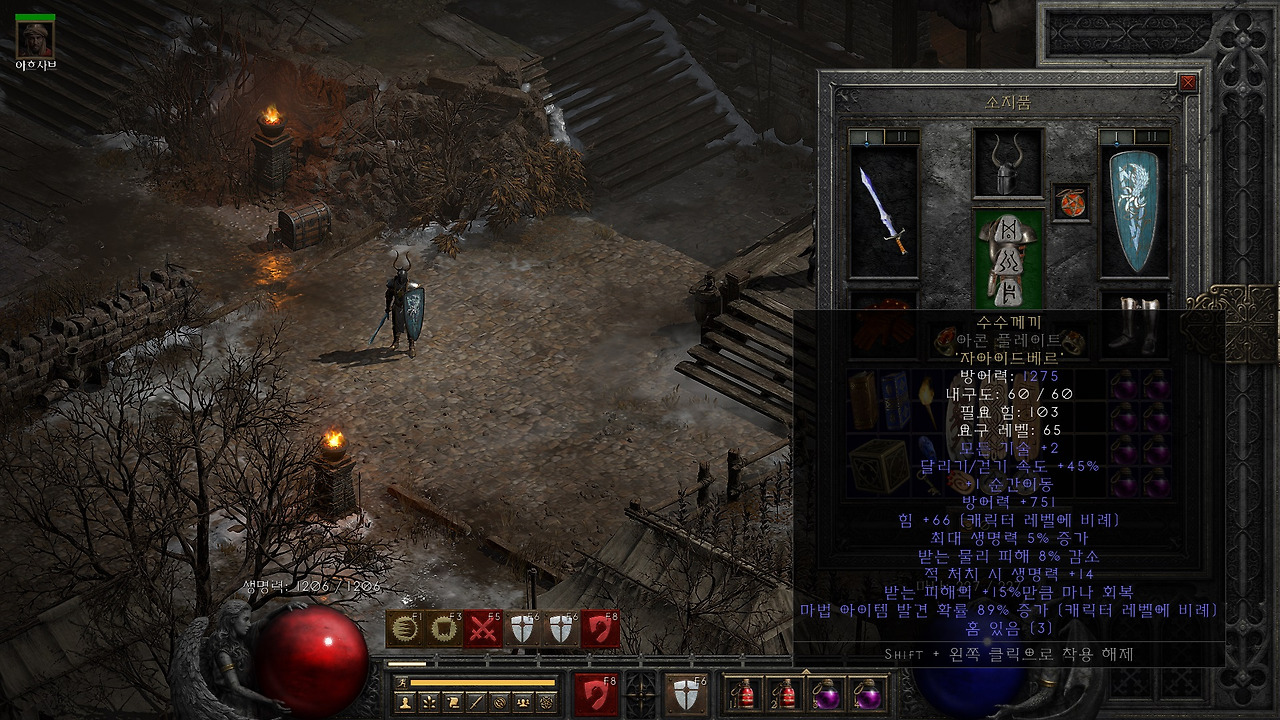Open the character sheet from the mini menu
Screen dimensions: 1280x720
[405, 702]
